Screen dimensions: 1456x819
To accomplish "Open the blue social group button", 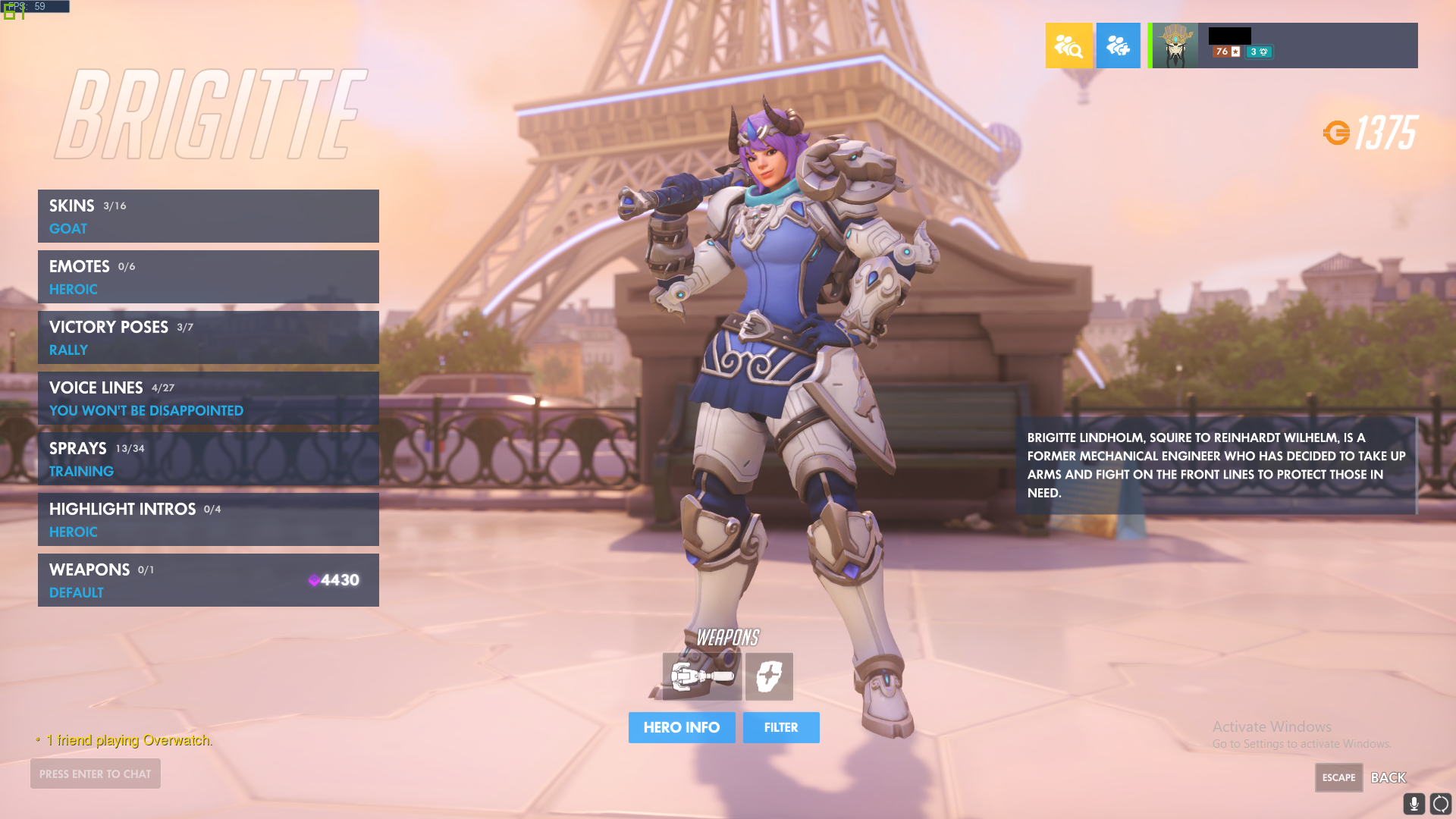I will [x=1118, y=45].
